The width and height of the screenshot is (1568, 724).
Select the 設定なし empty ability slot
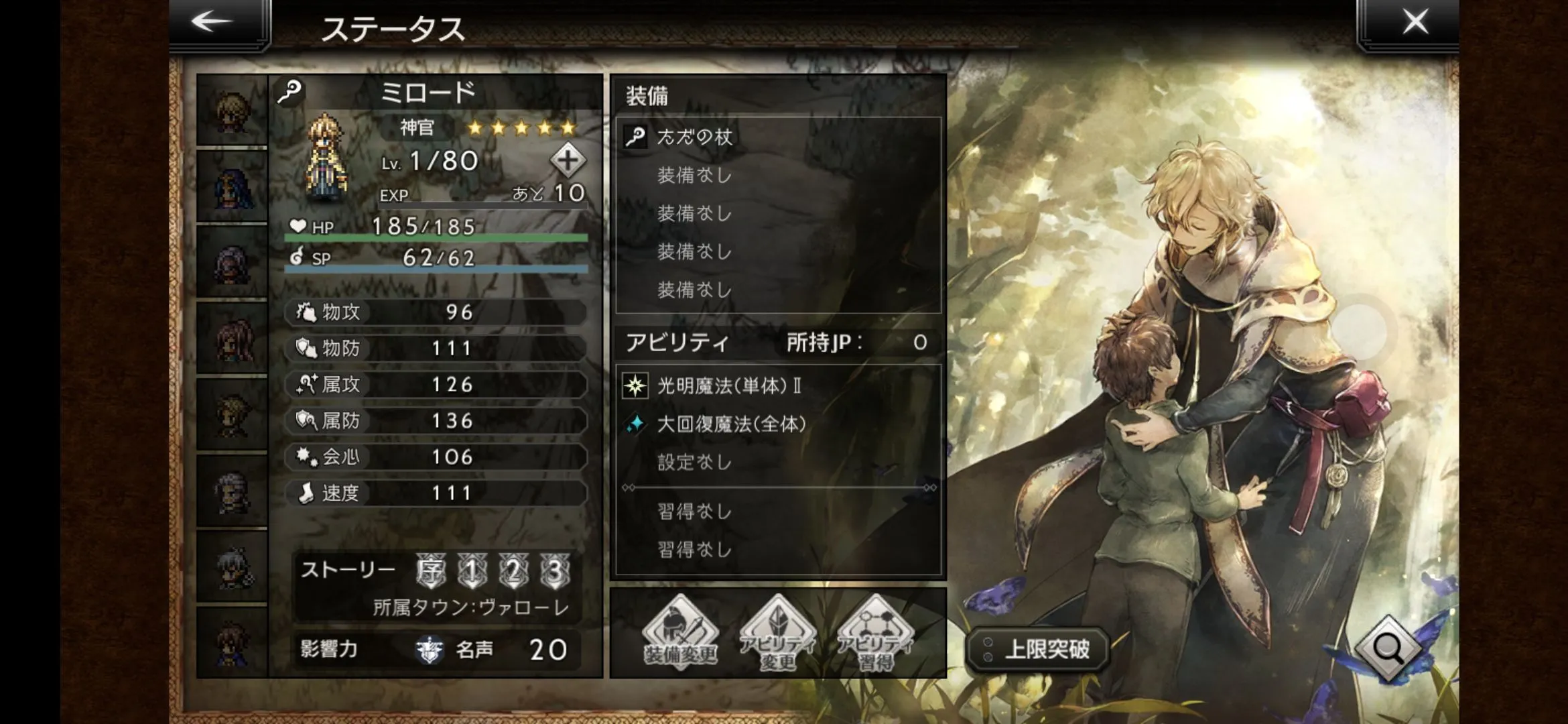click(x=777, y=462)
